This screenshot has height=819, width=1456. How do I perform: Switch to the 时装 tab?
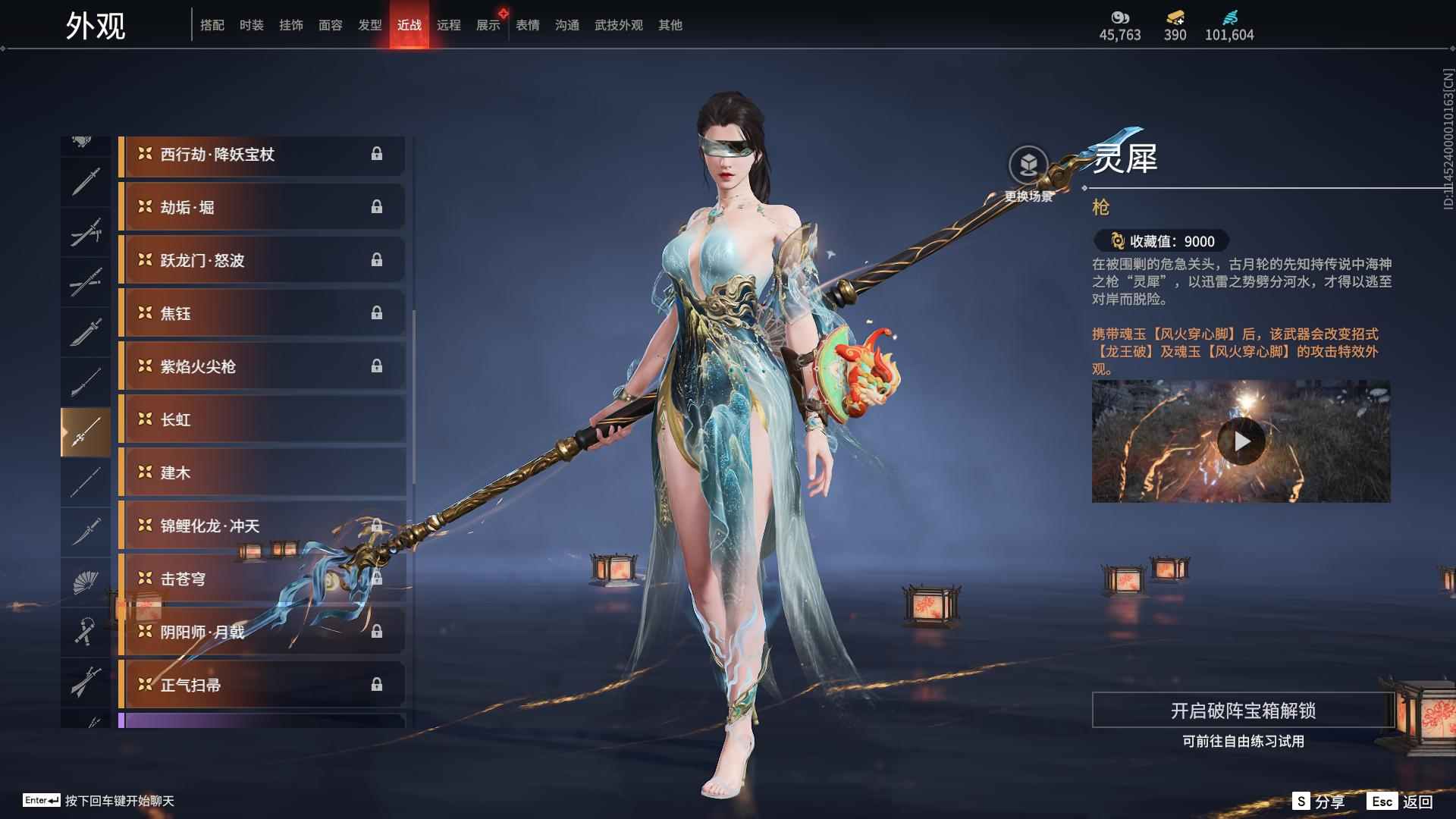coord(251,25)
